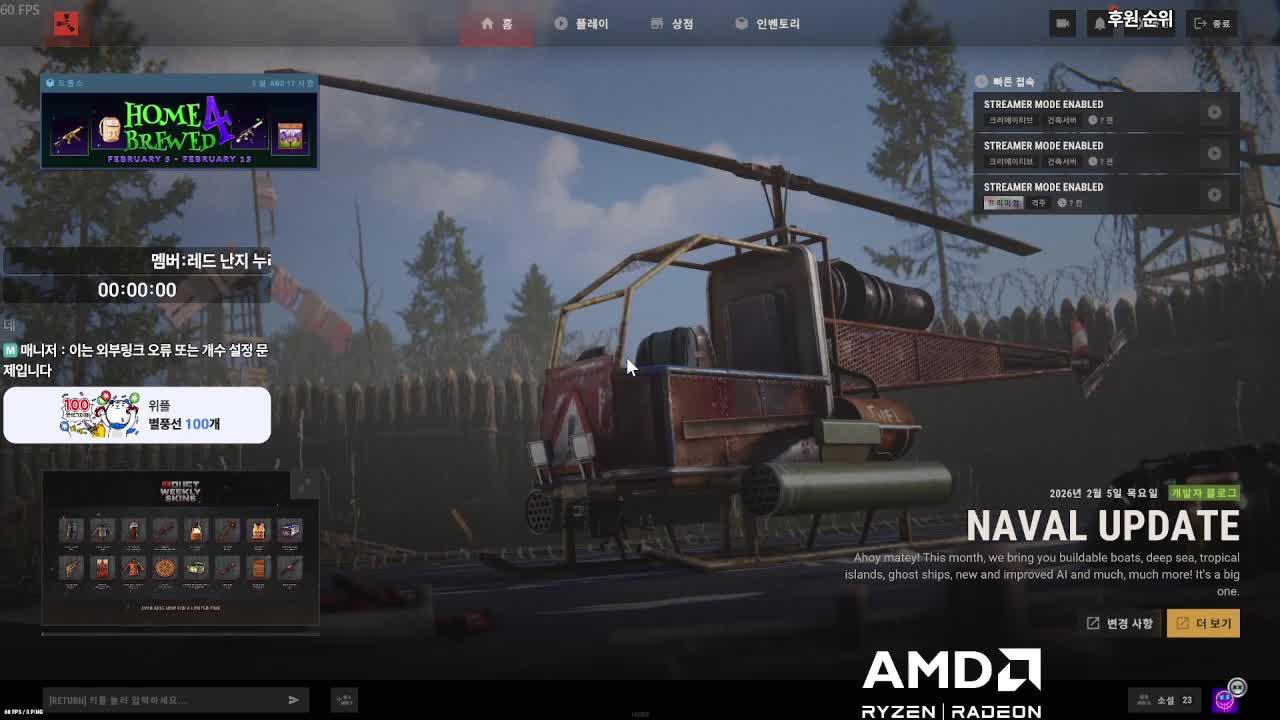
Task: Open the 변경 사항 (changelog) link
Action: (x=1120, y=623)
